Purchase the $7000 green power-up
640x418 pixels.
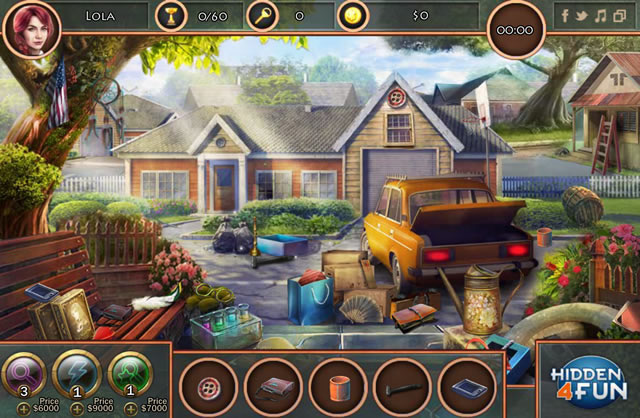click(x=130, y=408)
